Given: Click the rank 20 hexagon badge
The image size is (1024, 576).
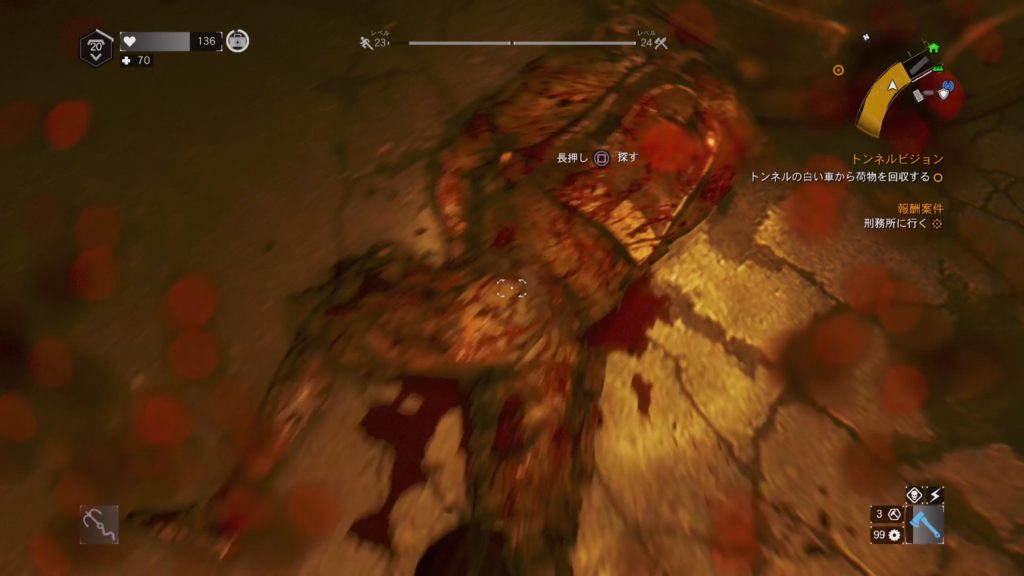Looking at the screenshot, I should tap(96, 46).
